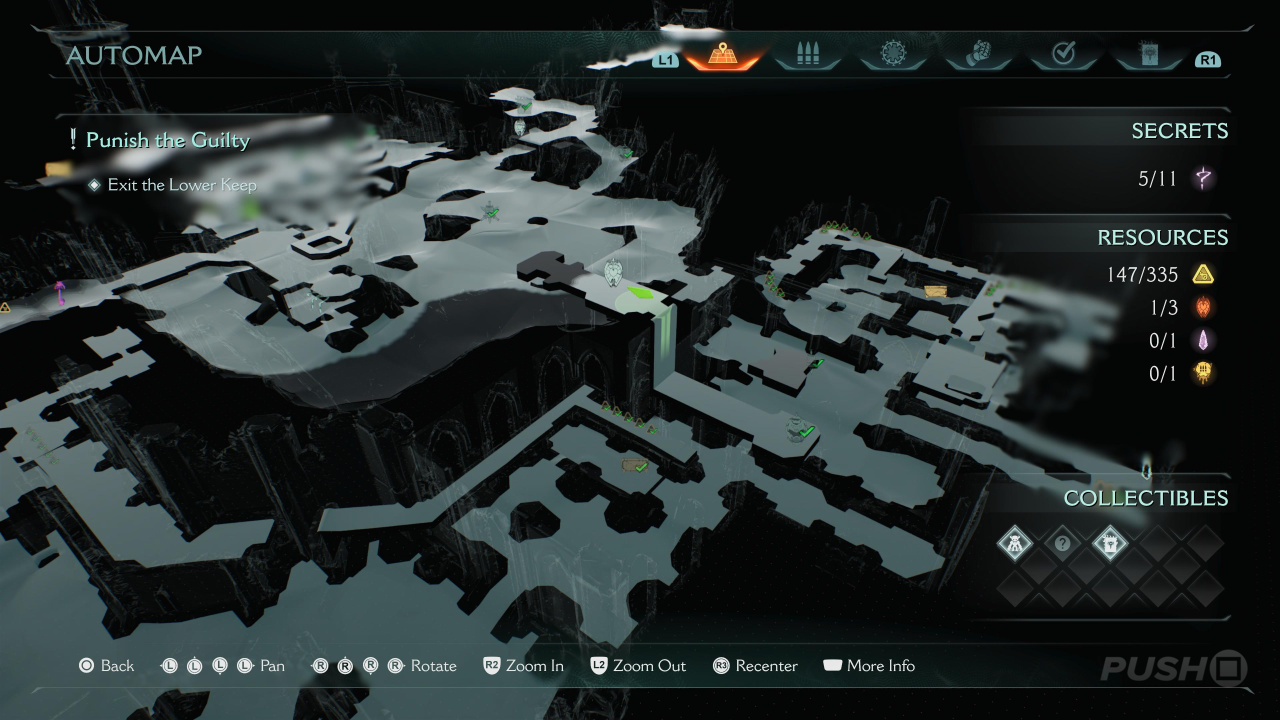Click the purple secret marker on the map
Viewport: 1280px width, 720px height.
point(60,291)
